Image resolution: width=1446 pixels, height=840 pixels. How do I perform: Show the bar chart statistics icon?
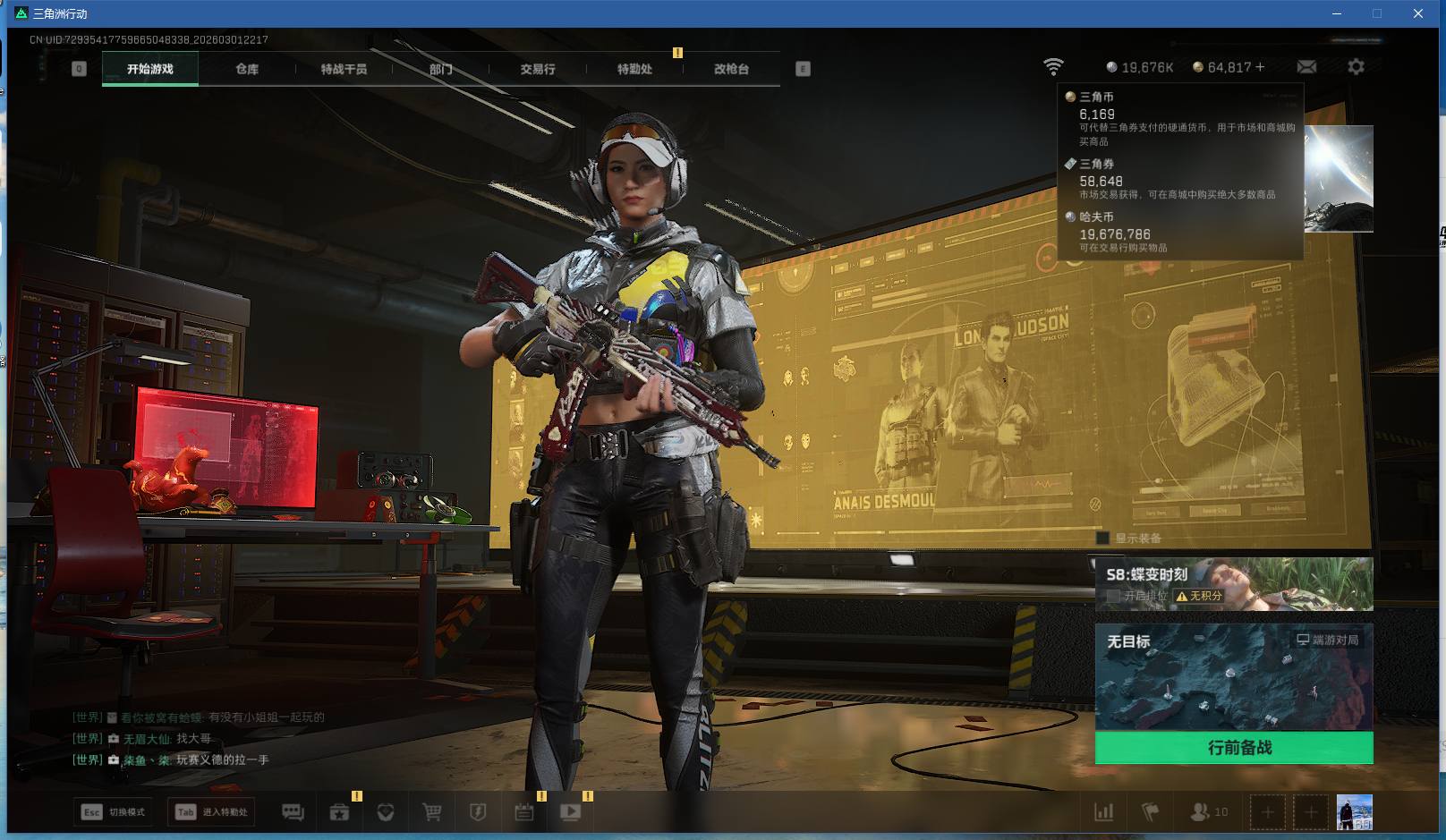point(1104,812)
